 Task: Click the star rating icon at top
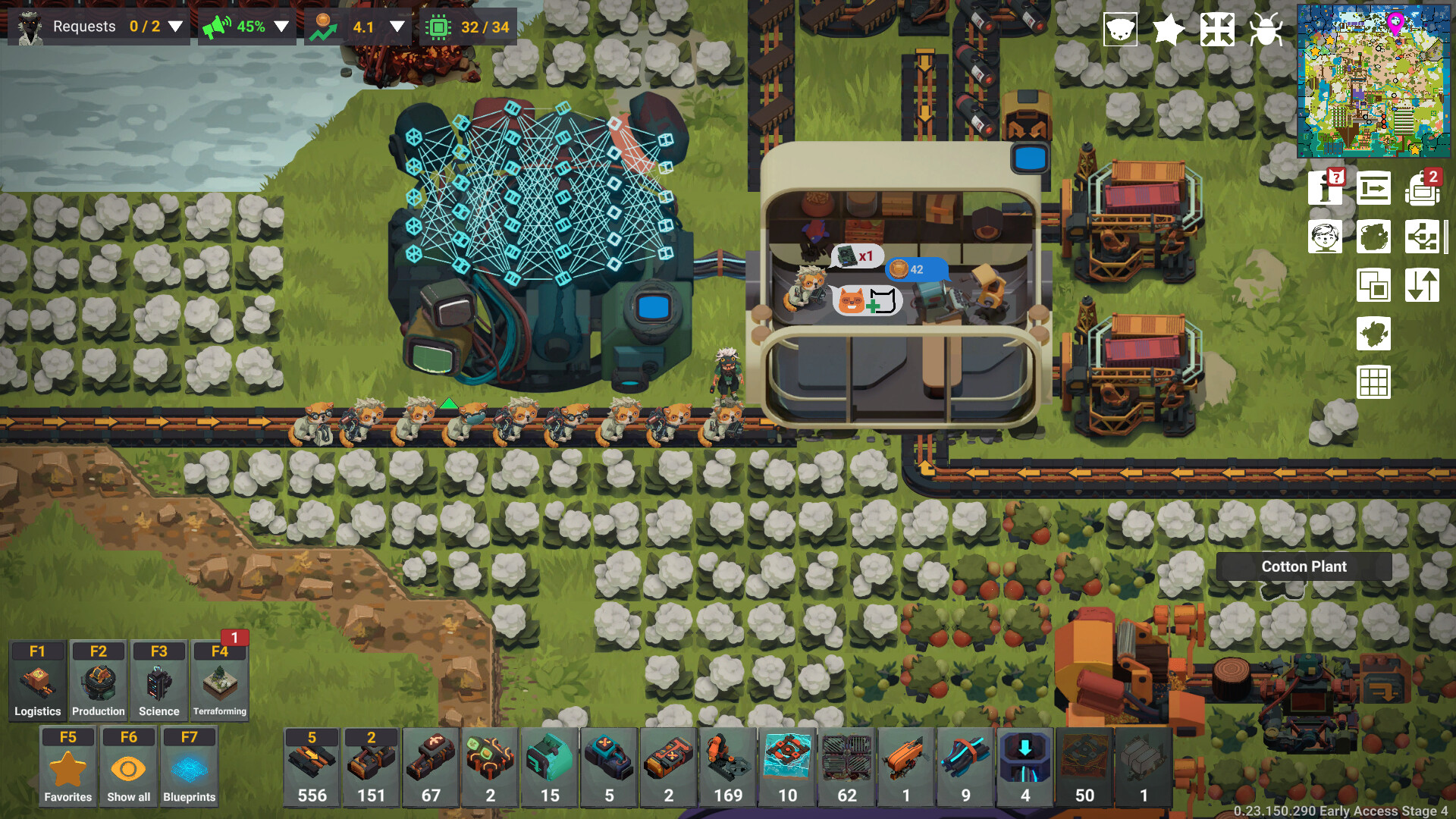point(1169,28)
